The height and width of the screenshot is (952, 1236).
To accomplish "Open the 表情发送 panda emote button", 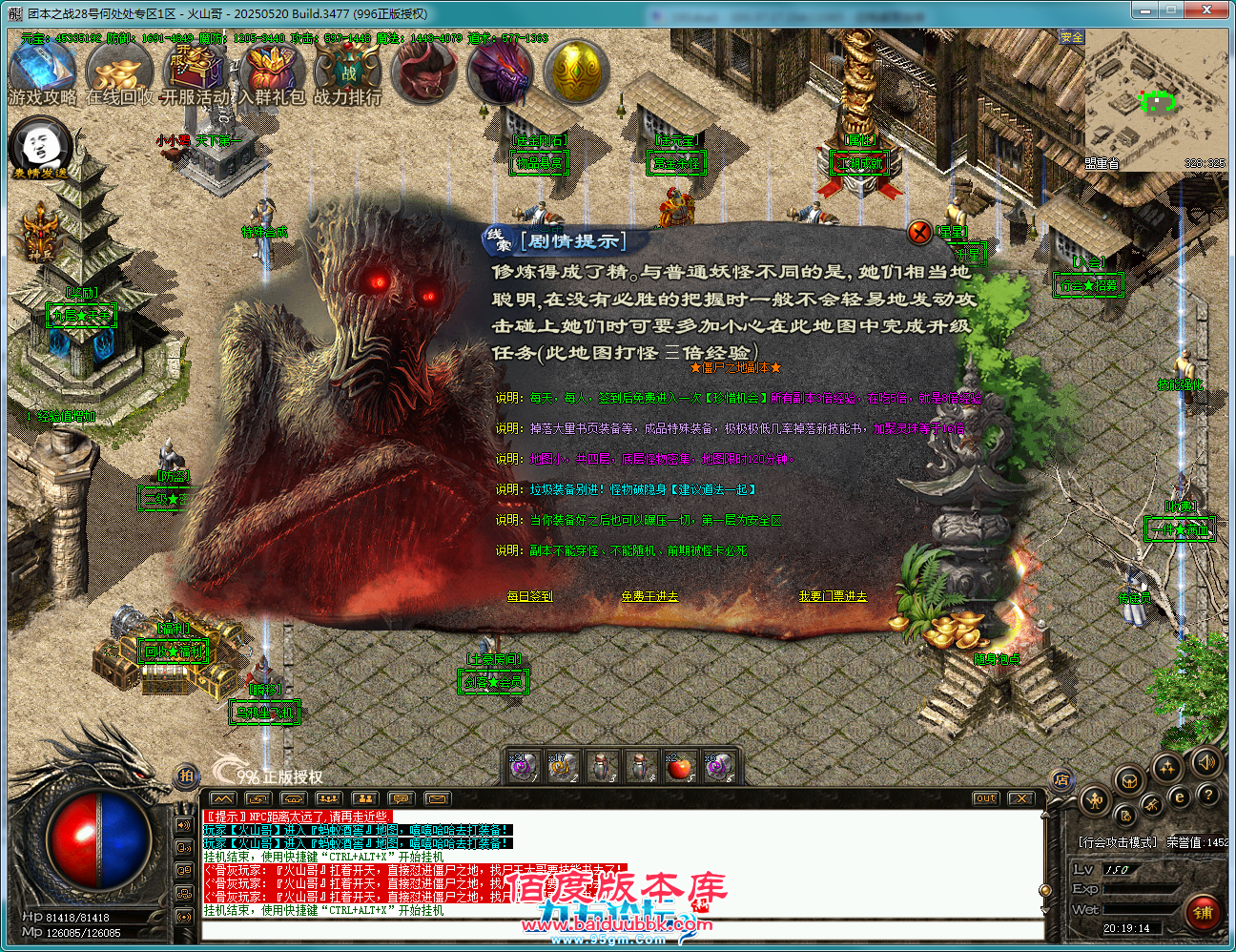I will coord(41,147).
